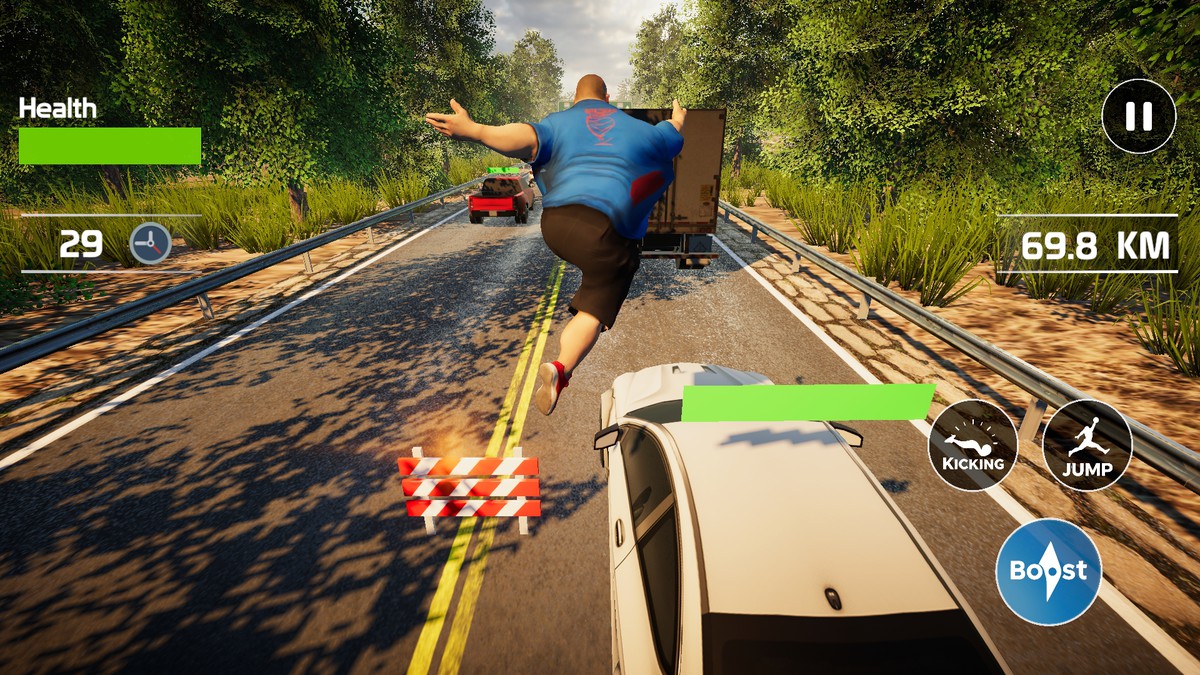The height and width of the screenshot is (675, 1200).
Task: Pause the game
Action: click(1138, 116)
